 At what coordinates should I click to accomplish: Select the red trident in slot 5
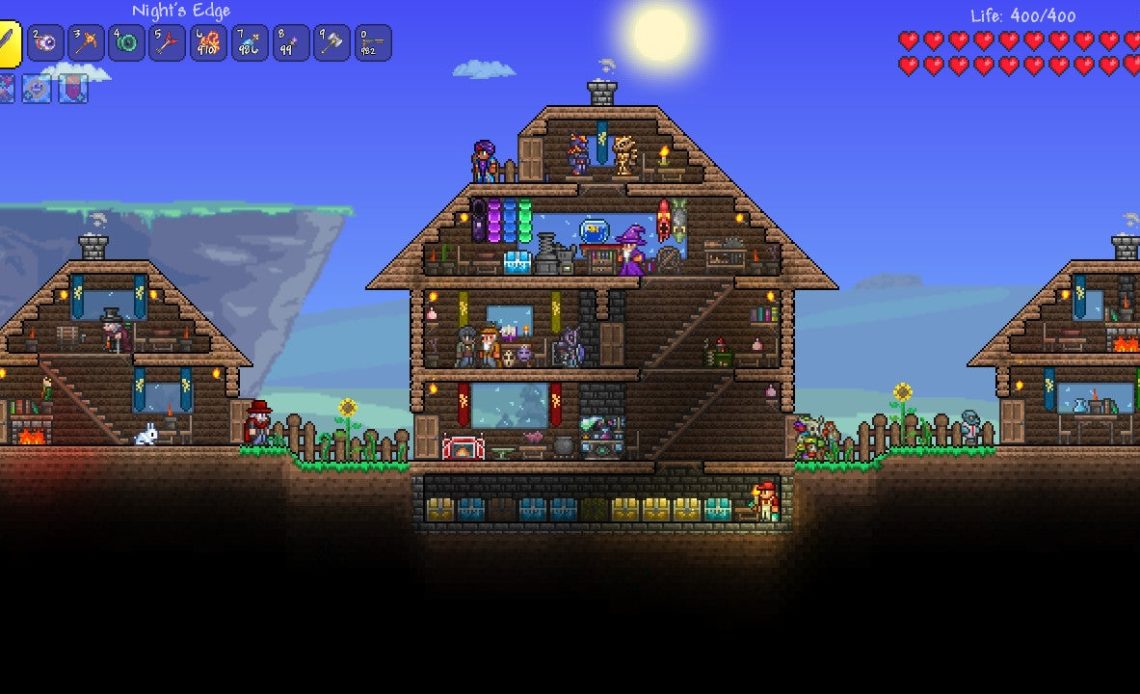(x=168, y=43)
